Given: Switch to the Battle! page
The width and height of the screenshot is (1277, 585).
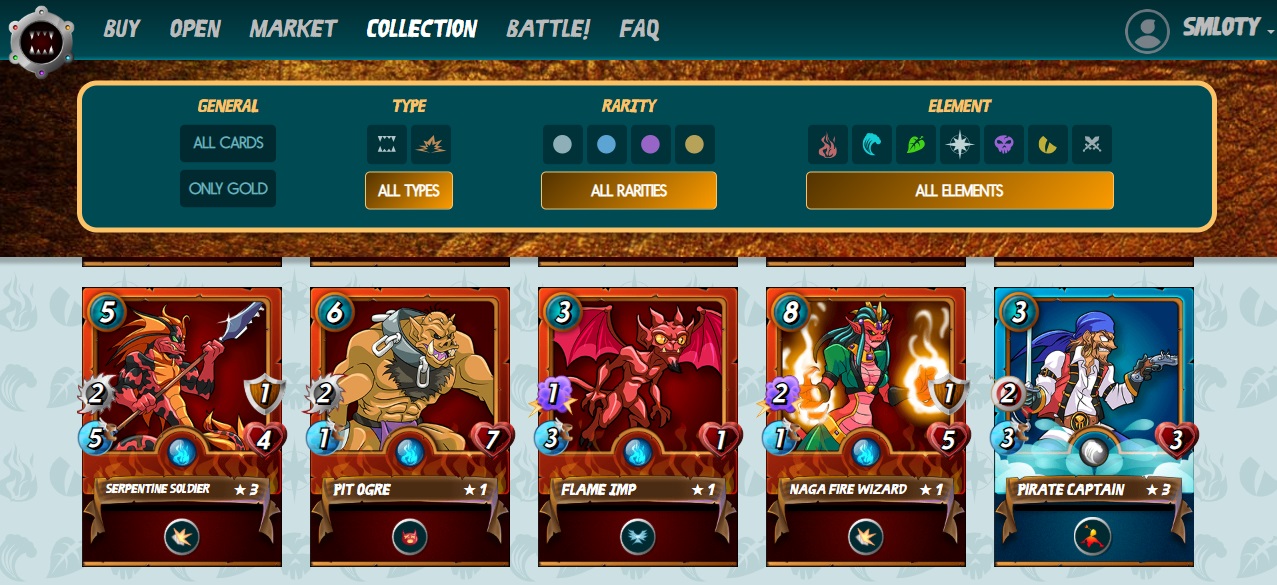Looking at the screenshot, I should click(x=548, y=29).
